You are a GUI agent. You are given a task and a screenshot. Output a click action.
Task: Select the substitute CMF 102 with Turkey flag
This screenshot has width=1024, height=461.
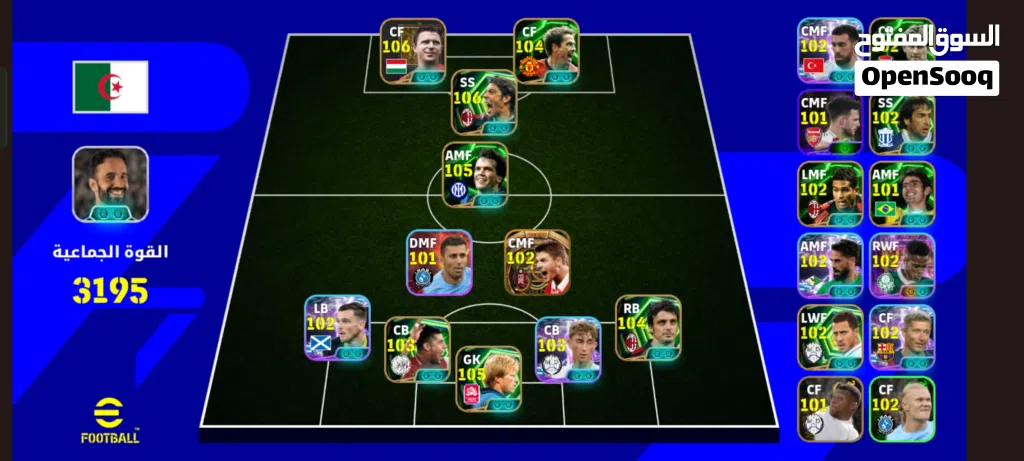830,51
